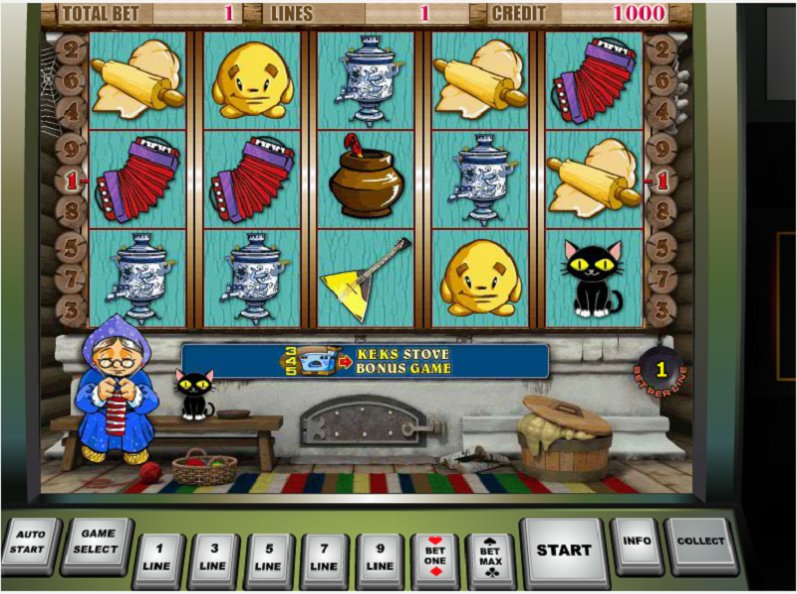Open the Game Select menu

pyautogui.click(x=97, y=543)
